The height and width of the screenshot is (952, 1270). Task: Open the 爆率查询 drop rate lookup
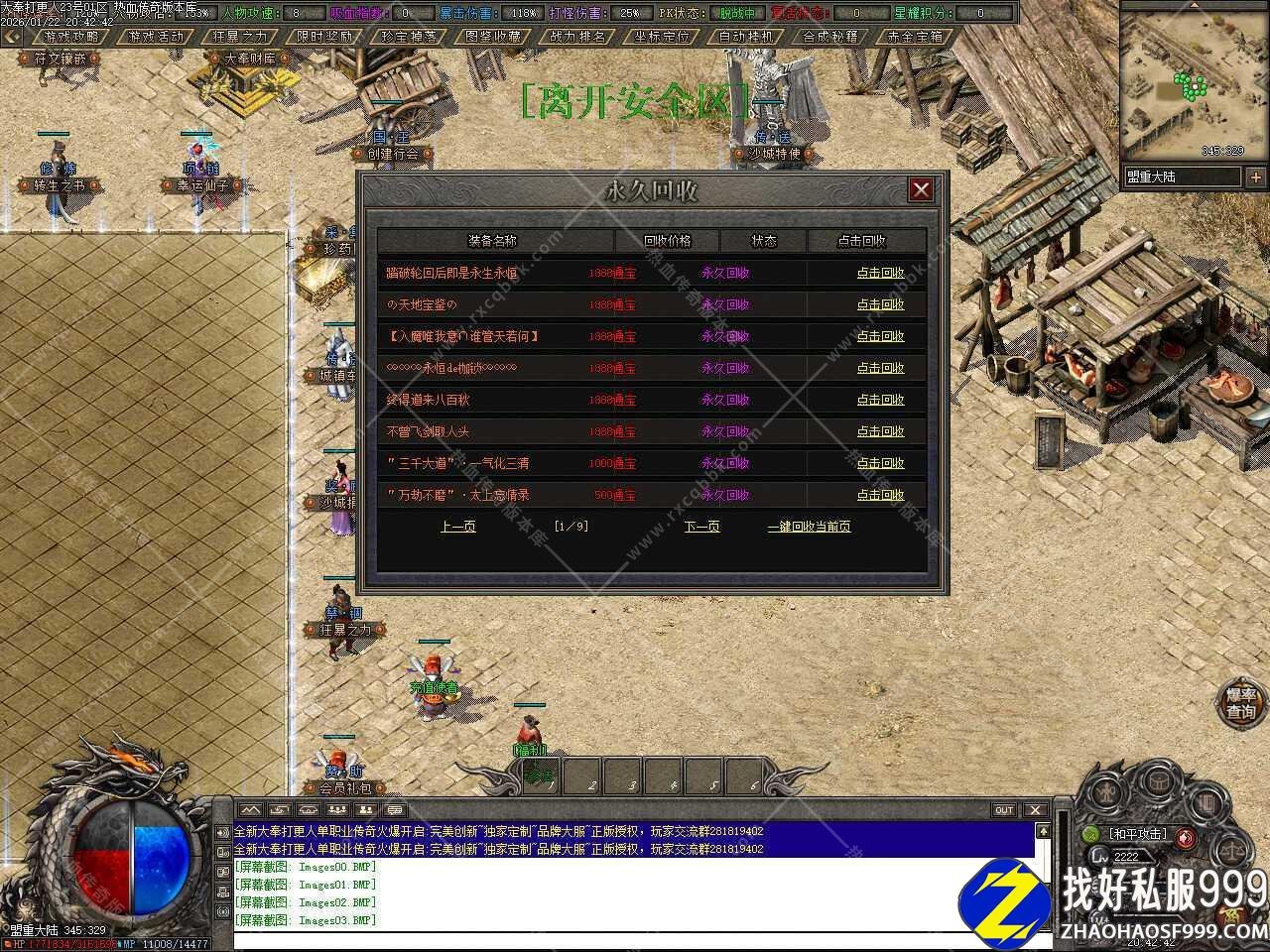click(1241, 703)
